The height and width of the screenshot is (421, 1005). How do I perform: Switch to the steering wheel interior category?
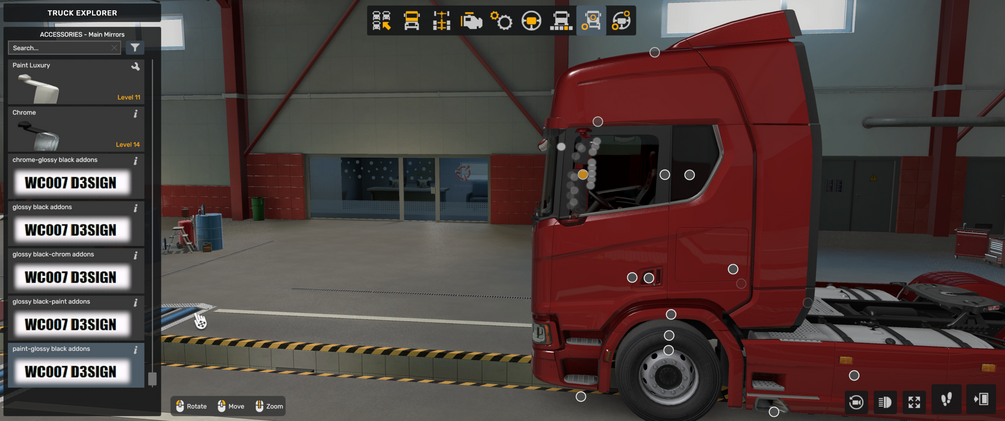pos(531,21)
